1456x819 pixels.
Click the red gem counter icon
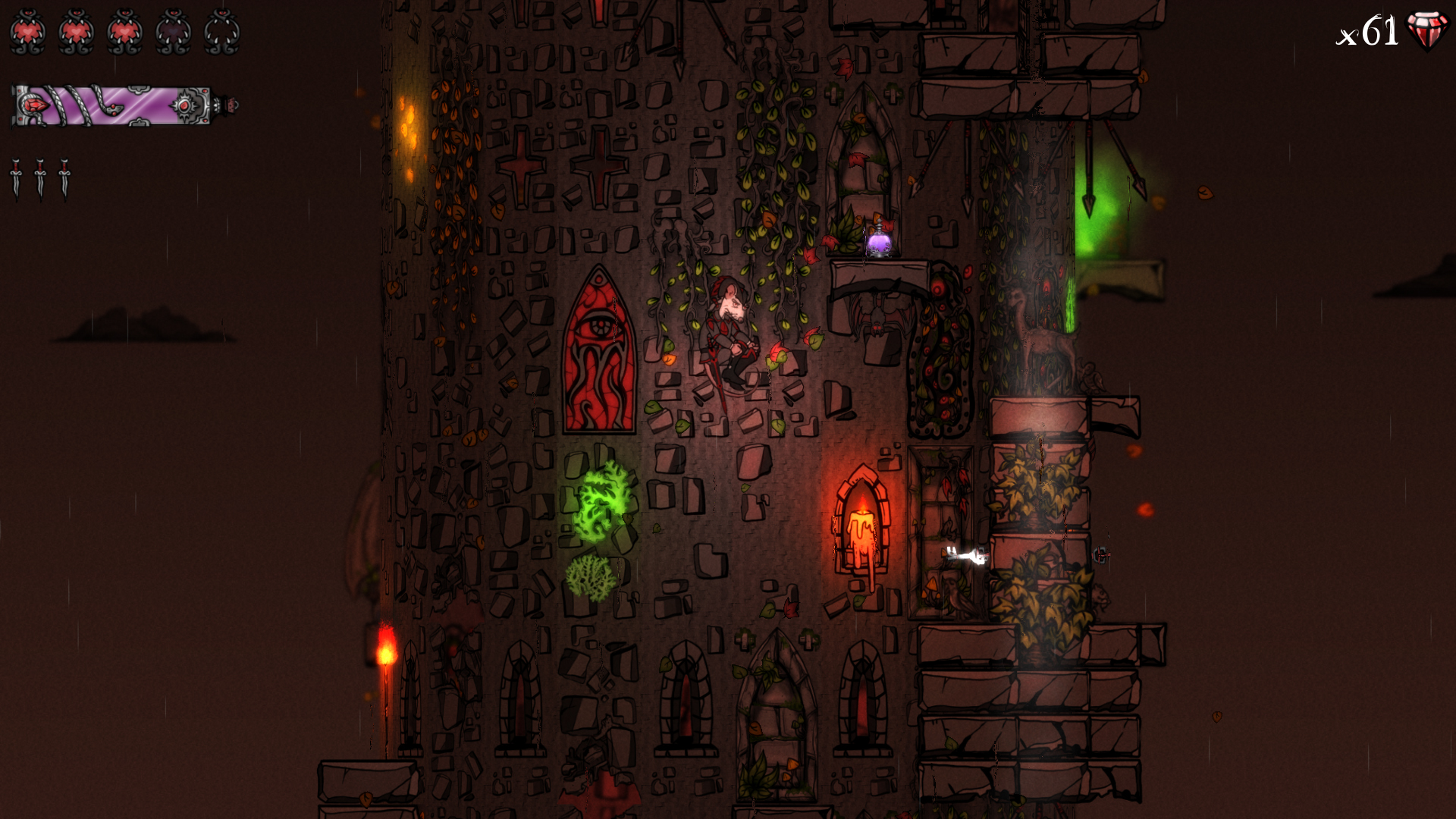pos(1426,29)
